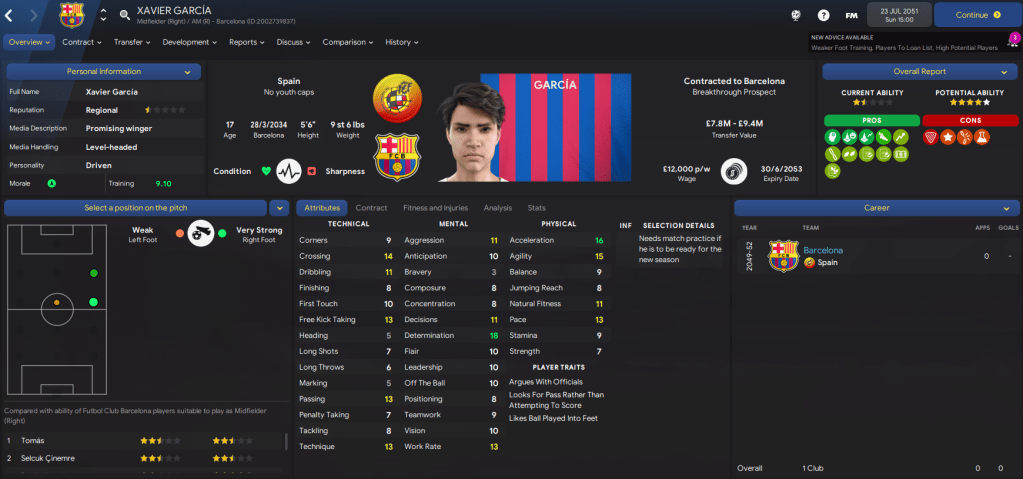The image size is (1023, 479).
Task: Open the Comparison menu
Action: [x=347, y=42]
